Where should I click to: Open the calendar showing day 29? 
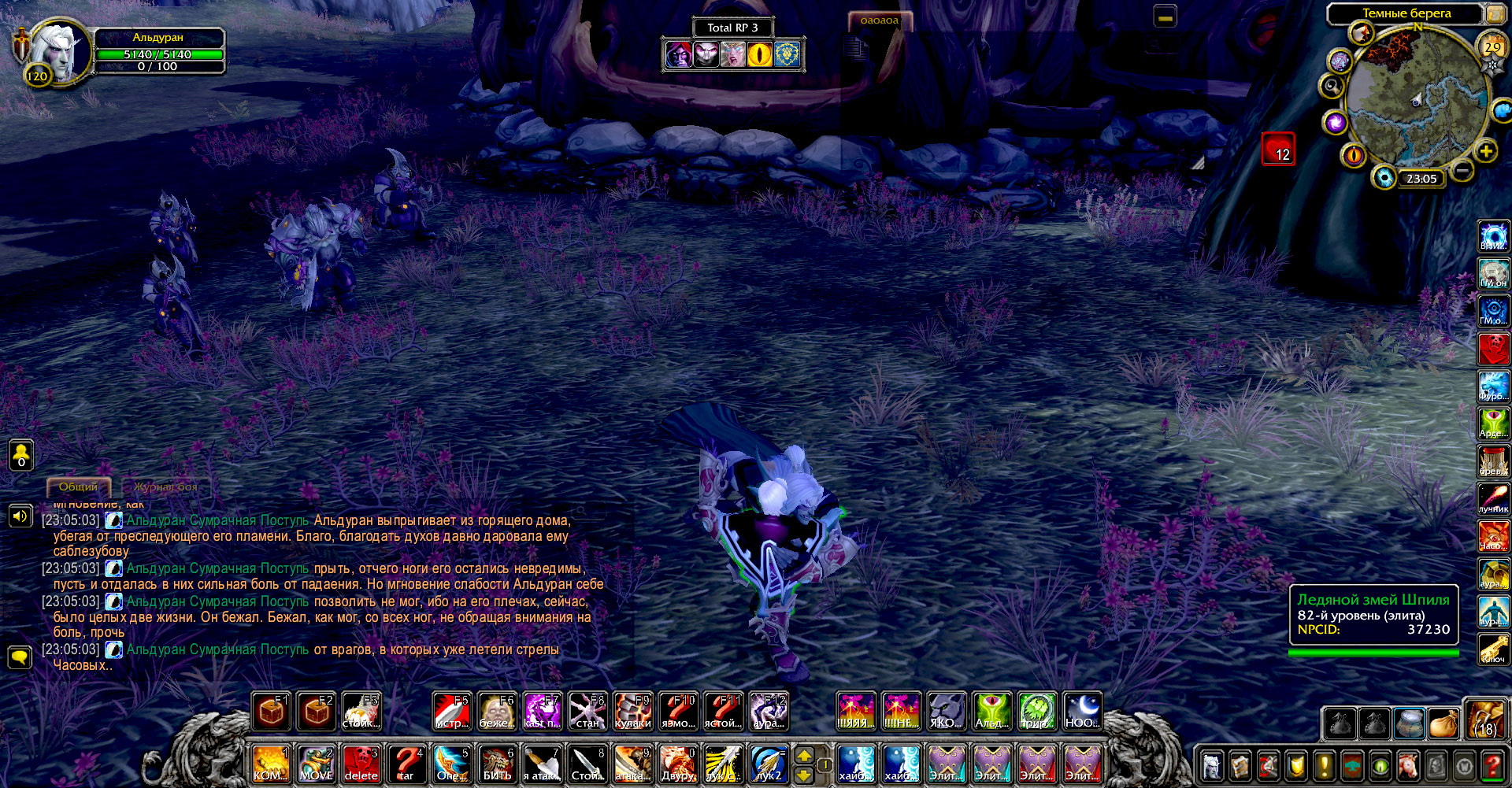[x=1492, y=47]
